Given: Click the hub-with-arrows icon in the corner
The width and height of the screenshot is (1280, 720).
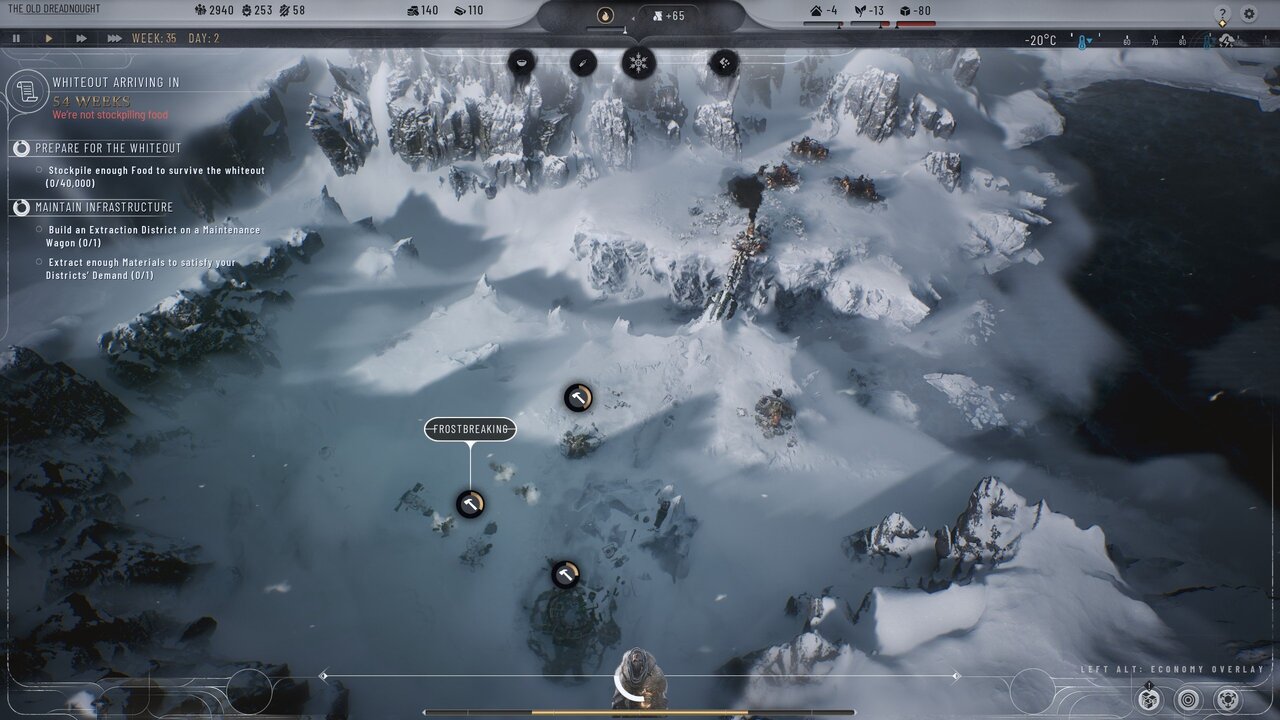Looking at the screenshot, I should (x=1228, y=699).
